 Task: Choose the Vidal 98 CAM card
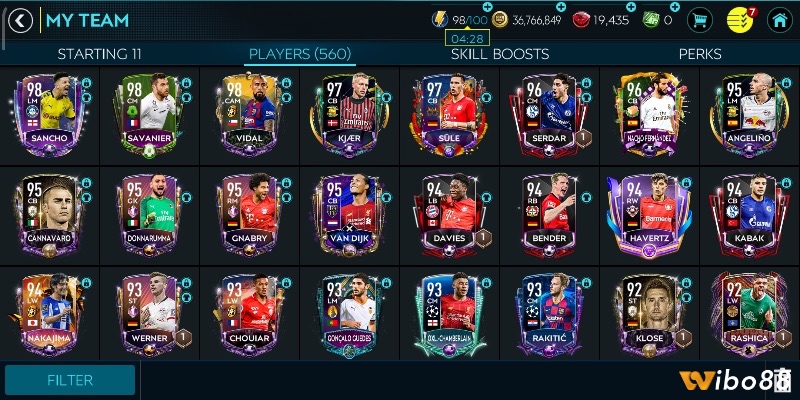(247, 112)
